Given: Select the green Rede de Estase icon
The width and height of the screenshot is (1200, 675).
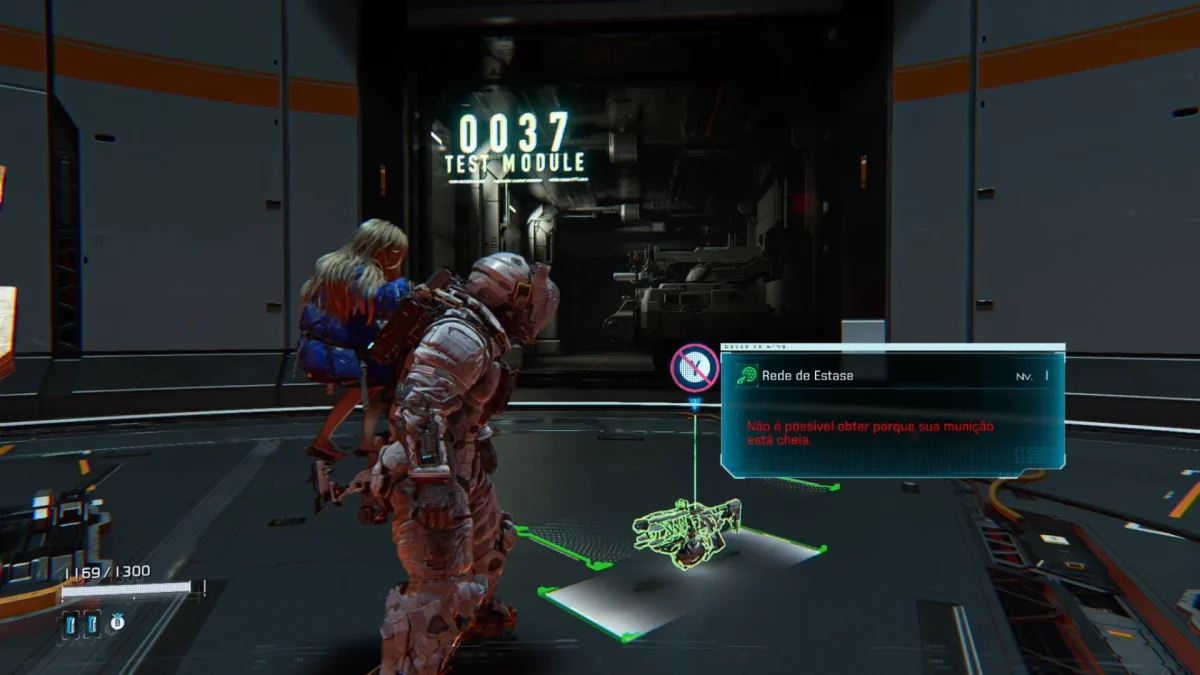Looking at the screenshot, I should pos(746,376).
